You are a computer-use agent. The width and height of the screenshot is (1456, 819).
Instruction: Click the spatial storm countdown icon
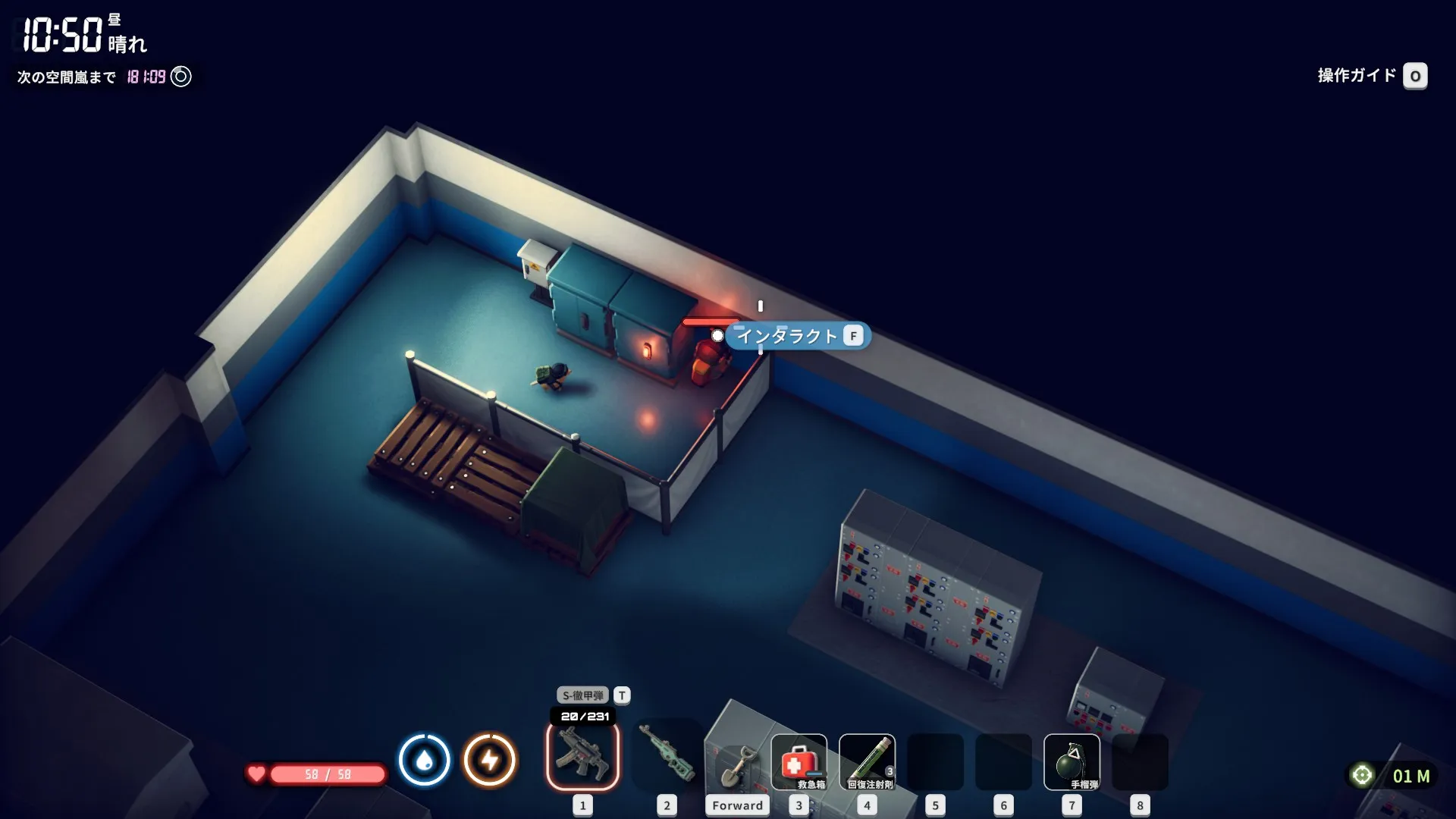pos(181,77)
